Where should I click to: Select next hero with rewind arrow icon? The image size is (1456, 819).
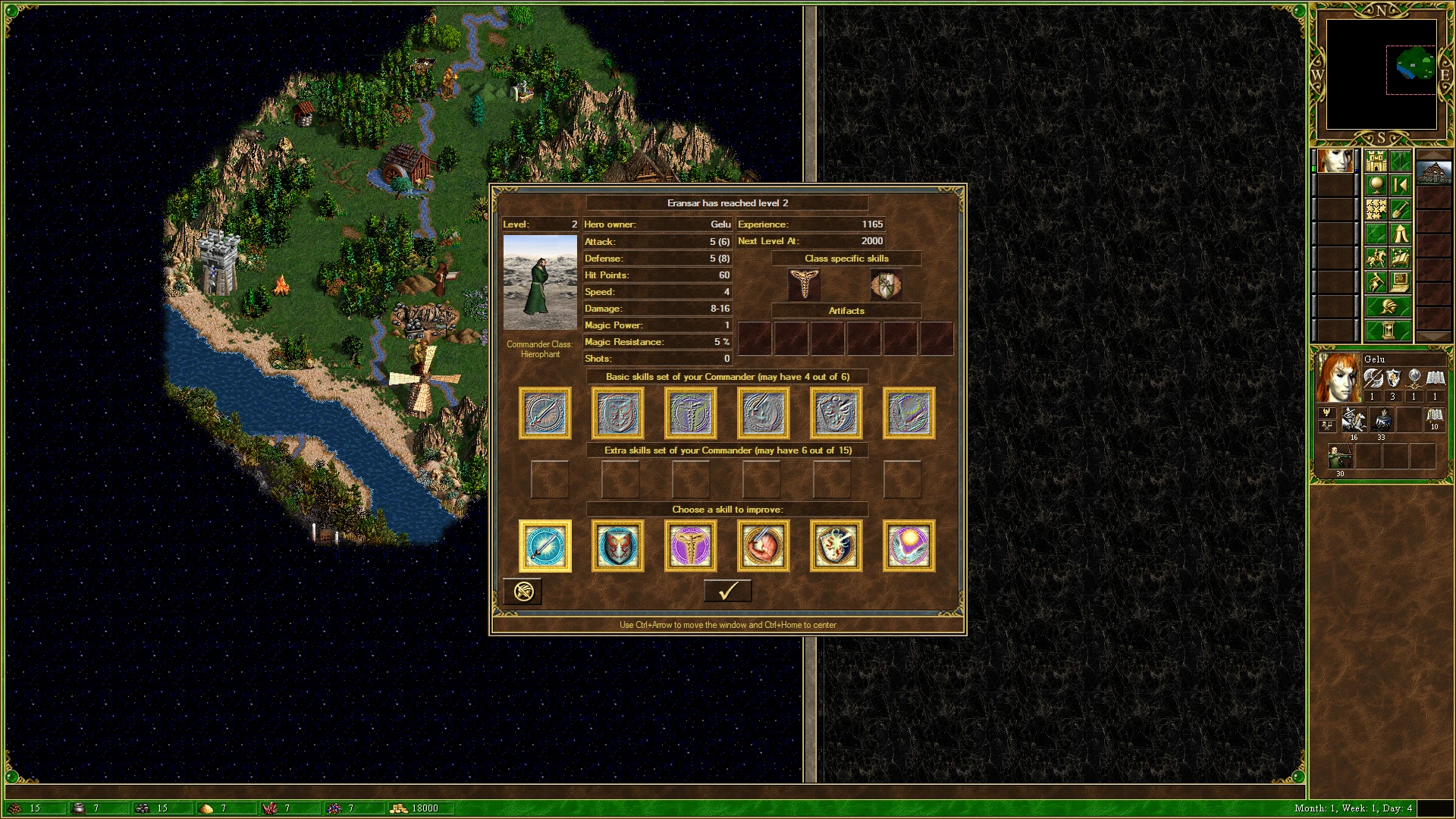(1401, 184)
